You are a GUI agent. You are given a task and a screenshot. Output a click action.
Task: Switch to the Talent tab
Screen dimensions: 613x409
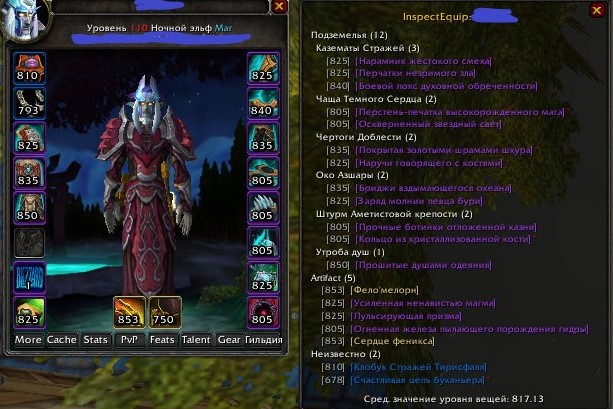pyautogui.click(x=196, y=340)
